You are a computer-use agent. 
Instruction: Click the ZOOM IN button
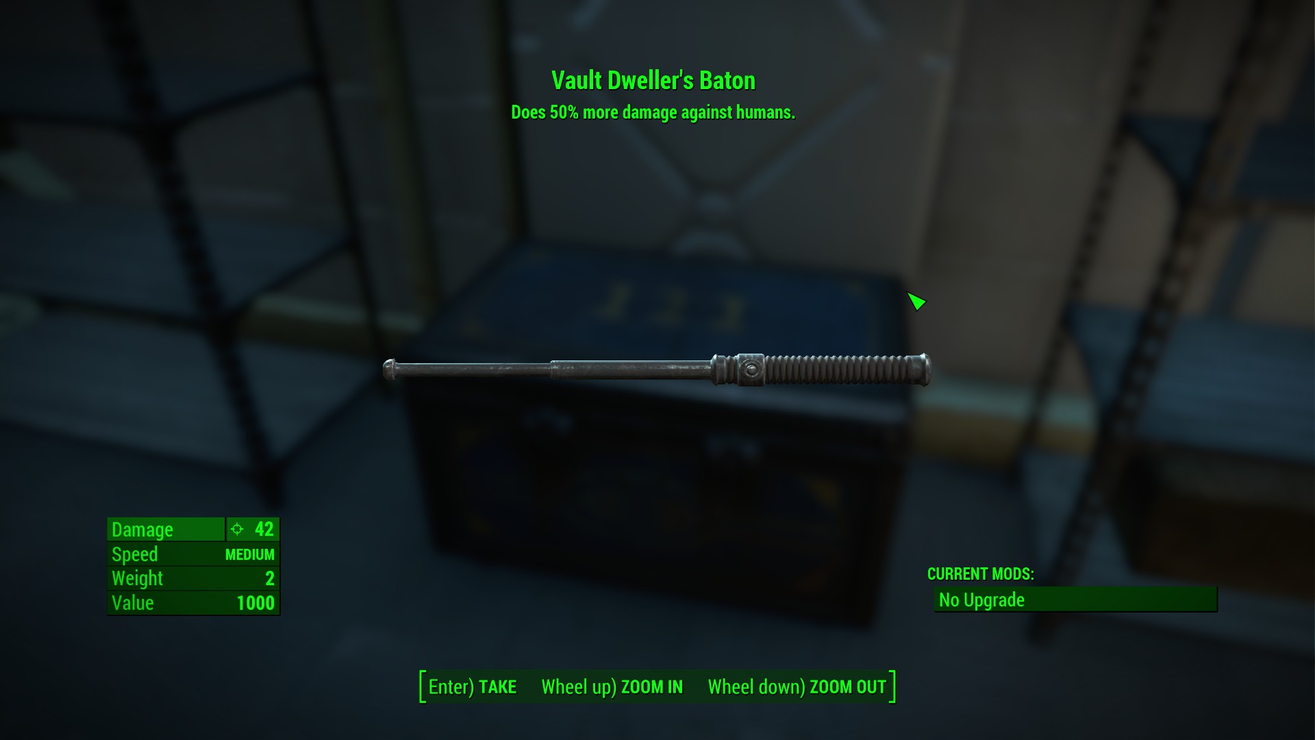612,687
